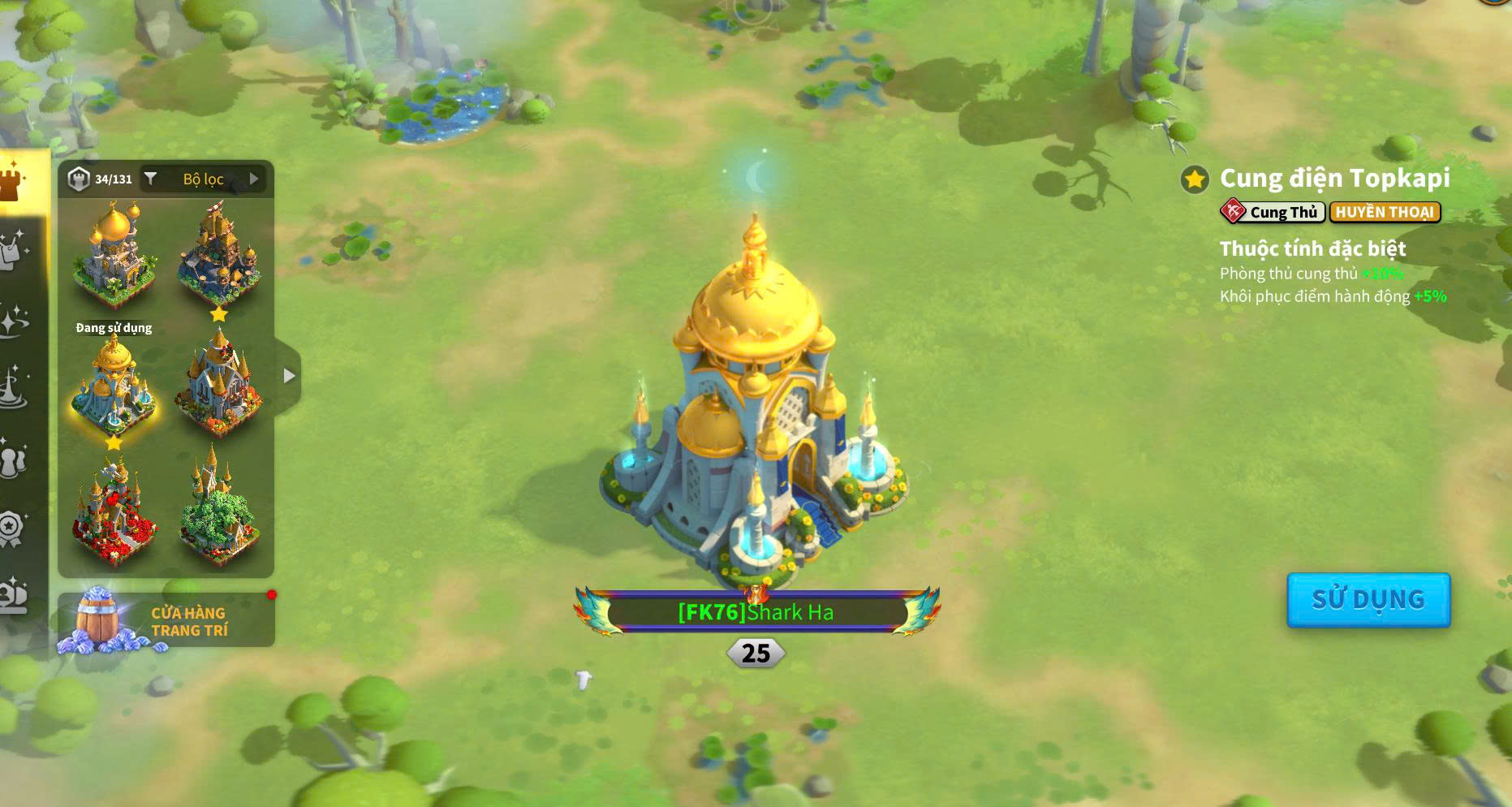Expand the city theme list panel arrow
Viewport: 1512px width, 807px height.
click(289, 376)
